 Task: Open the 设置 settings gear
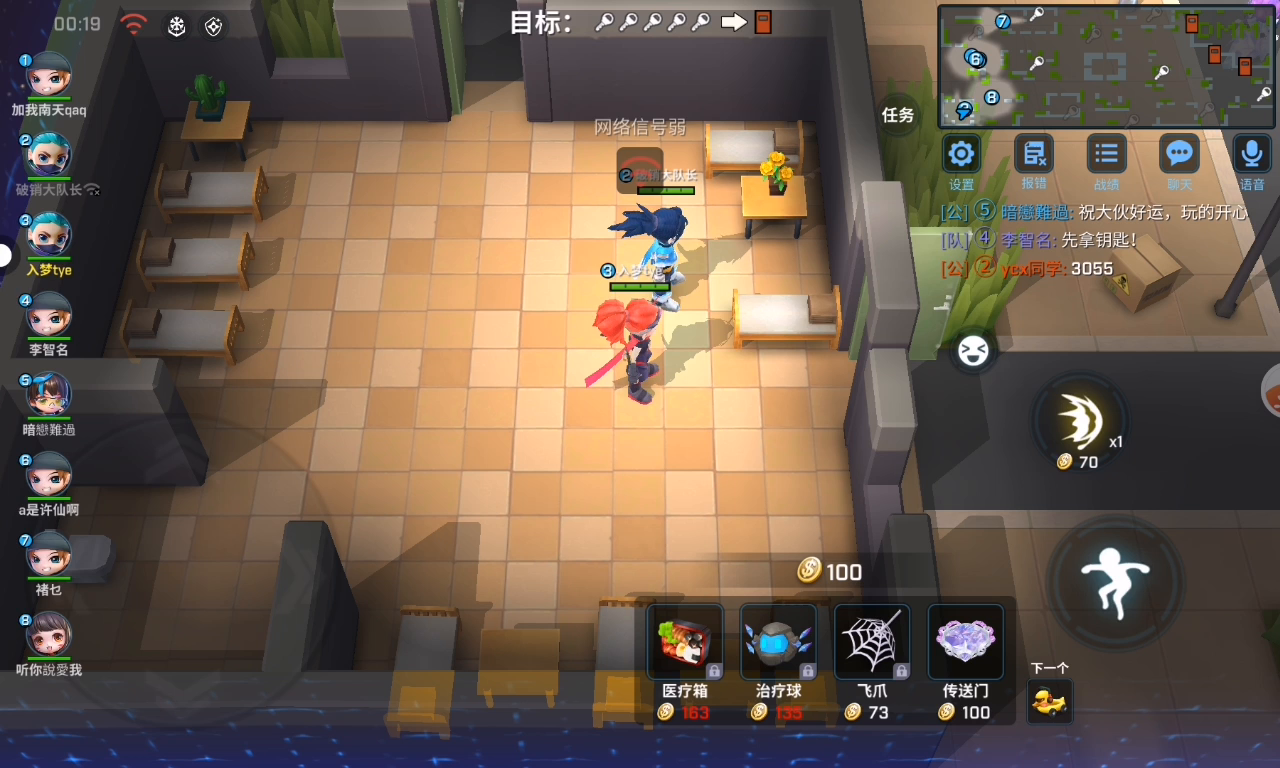[x=961, y=155]
